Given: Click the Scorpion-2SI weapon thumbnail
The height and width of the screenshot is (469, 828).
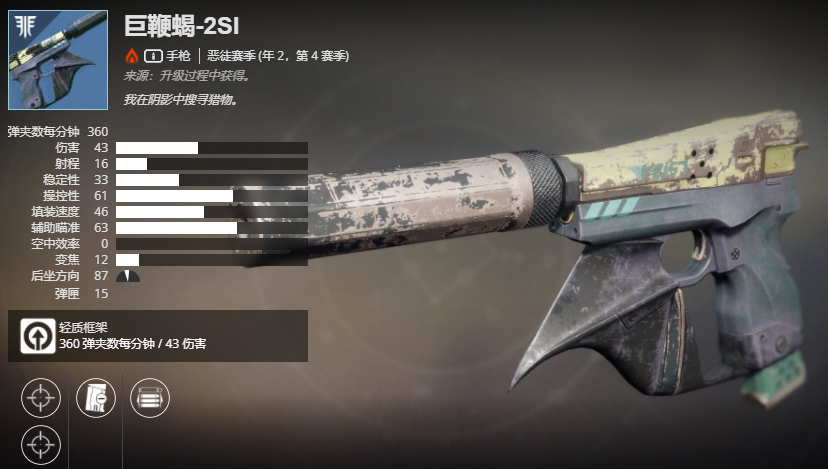Looking at the screenshot, I should (x=58, y=60).
